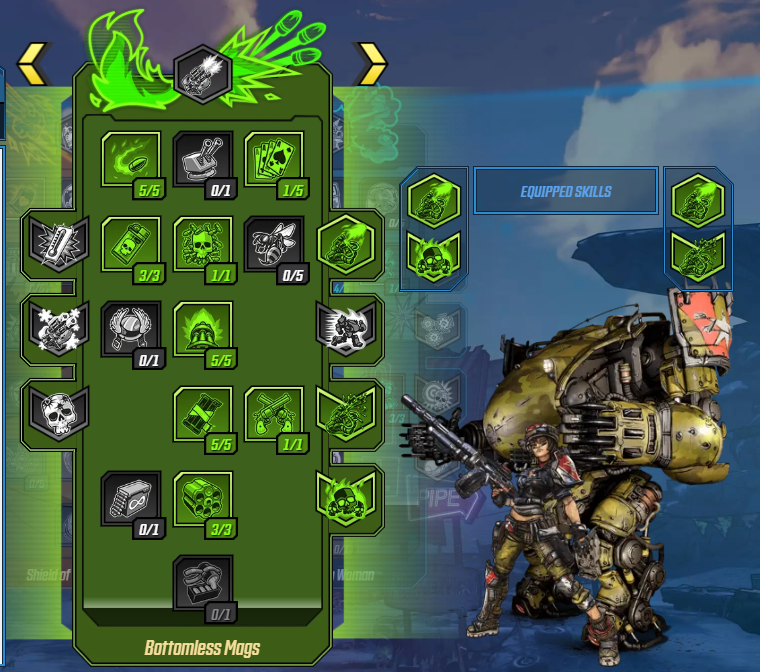This screenshot has height=672, width=760.
Task: Select the crossed revolvers skill
Action: click(x=274, y=414)
